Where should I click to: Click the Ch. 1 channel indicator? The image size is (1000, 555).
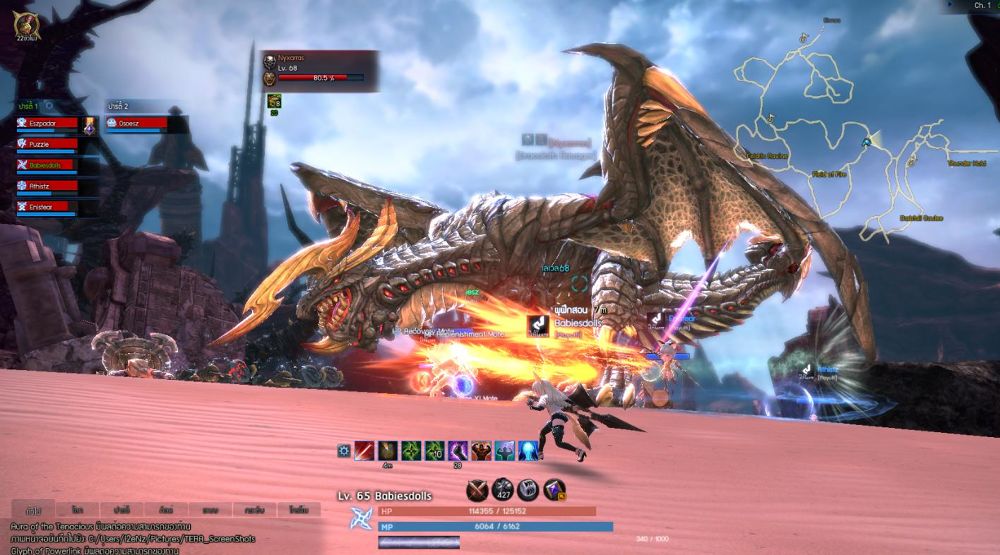click(982, 6)
